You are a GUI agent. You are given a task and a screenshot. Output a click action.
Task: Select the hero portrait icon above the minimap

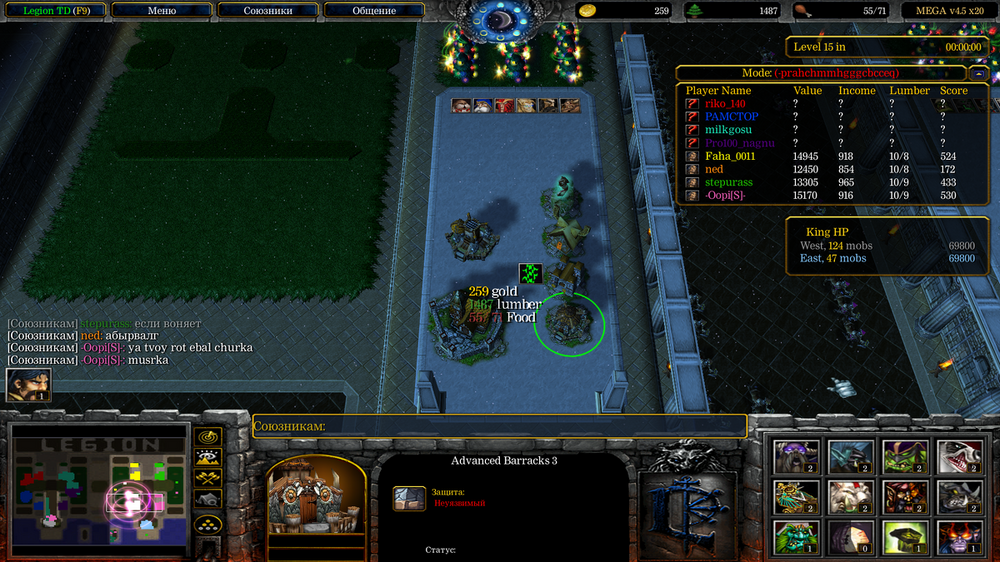(x=28, y=385)
